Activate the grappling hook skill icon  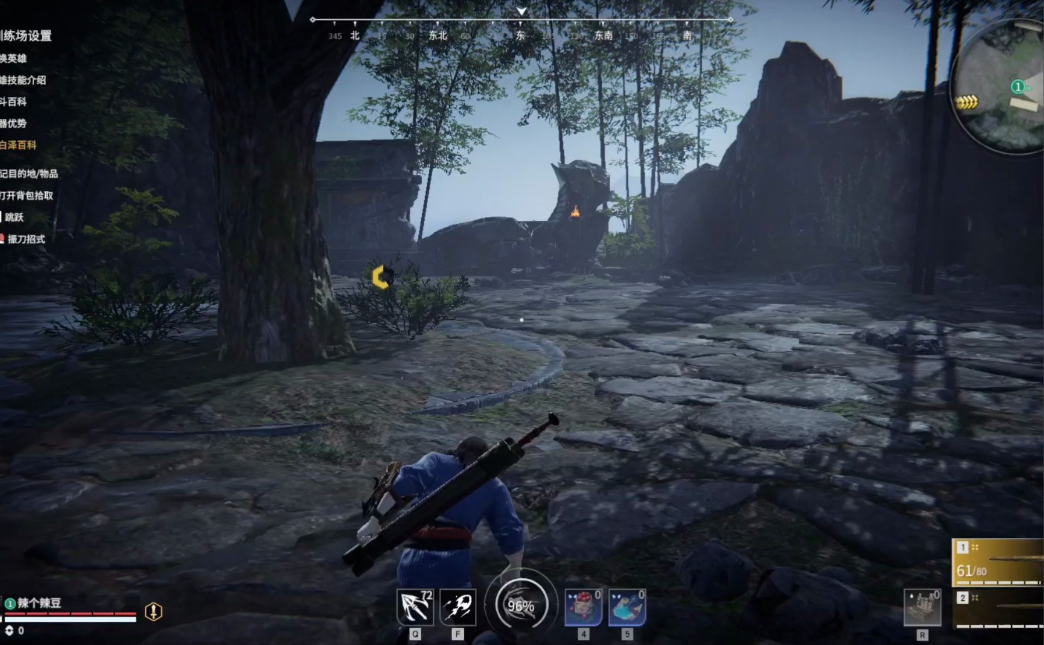414,606
